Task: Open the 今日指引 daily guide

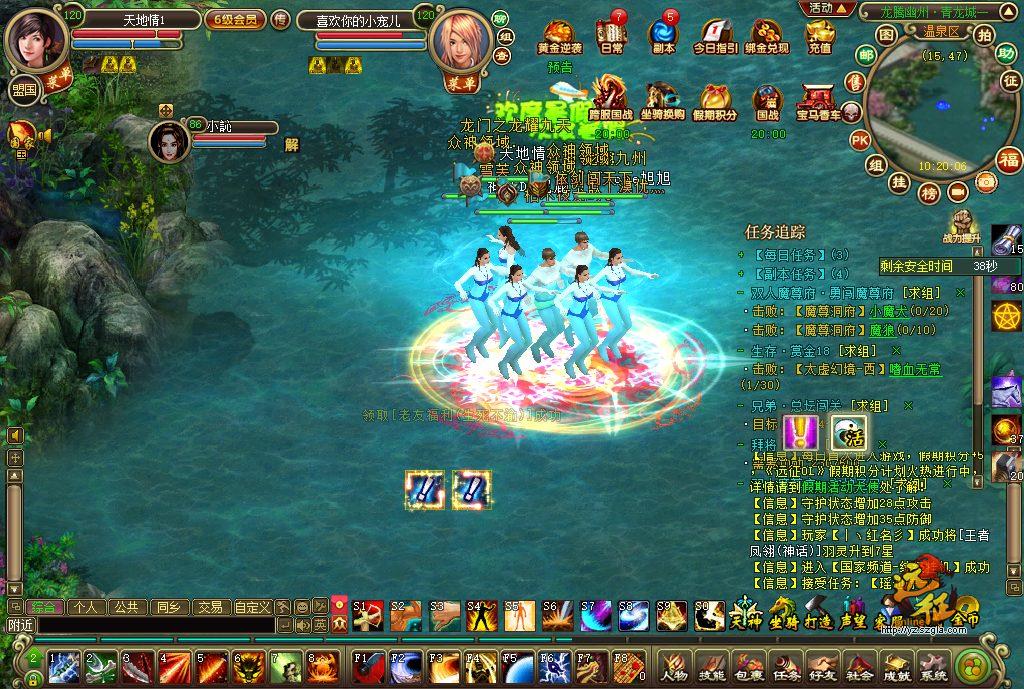Action: tap(715, 35)
